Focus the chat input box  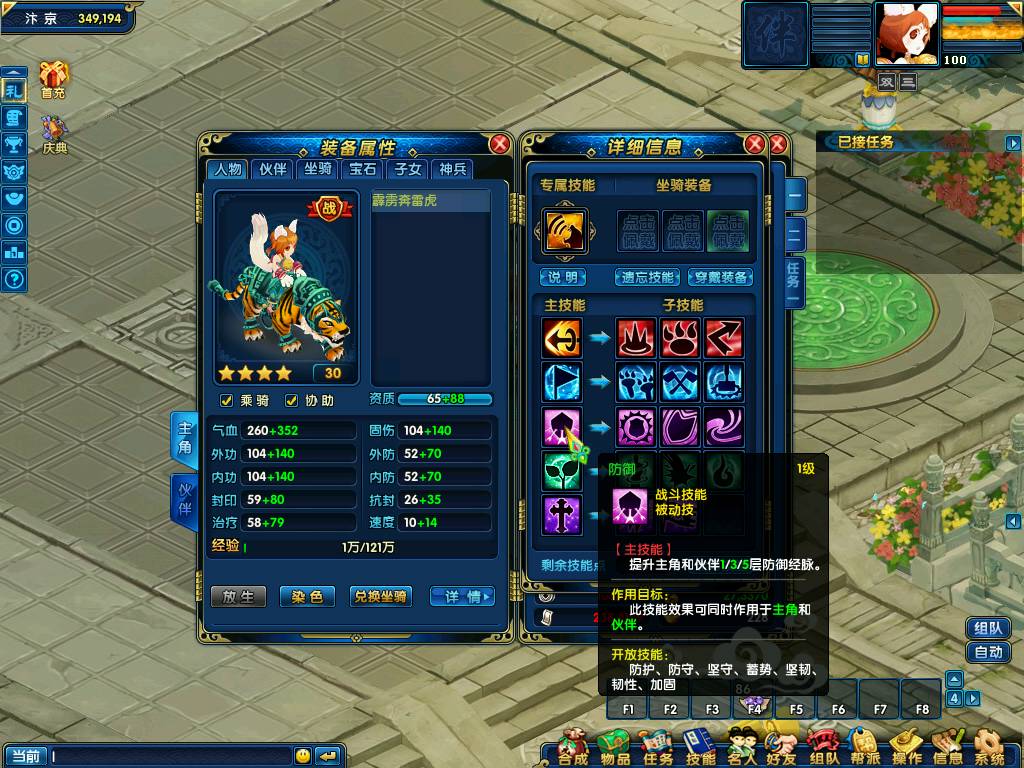[170, 756]
